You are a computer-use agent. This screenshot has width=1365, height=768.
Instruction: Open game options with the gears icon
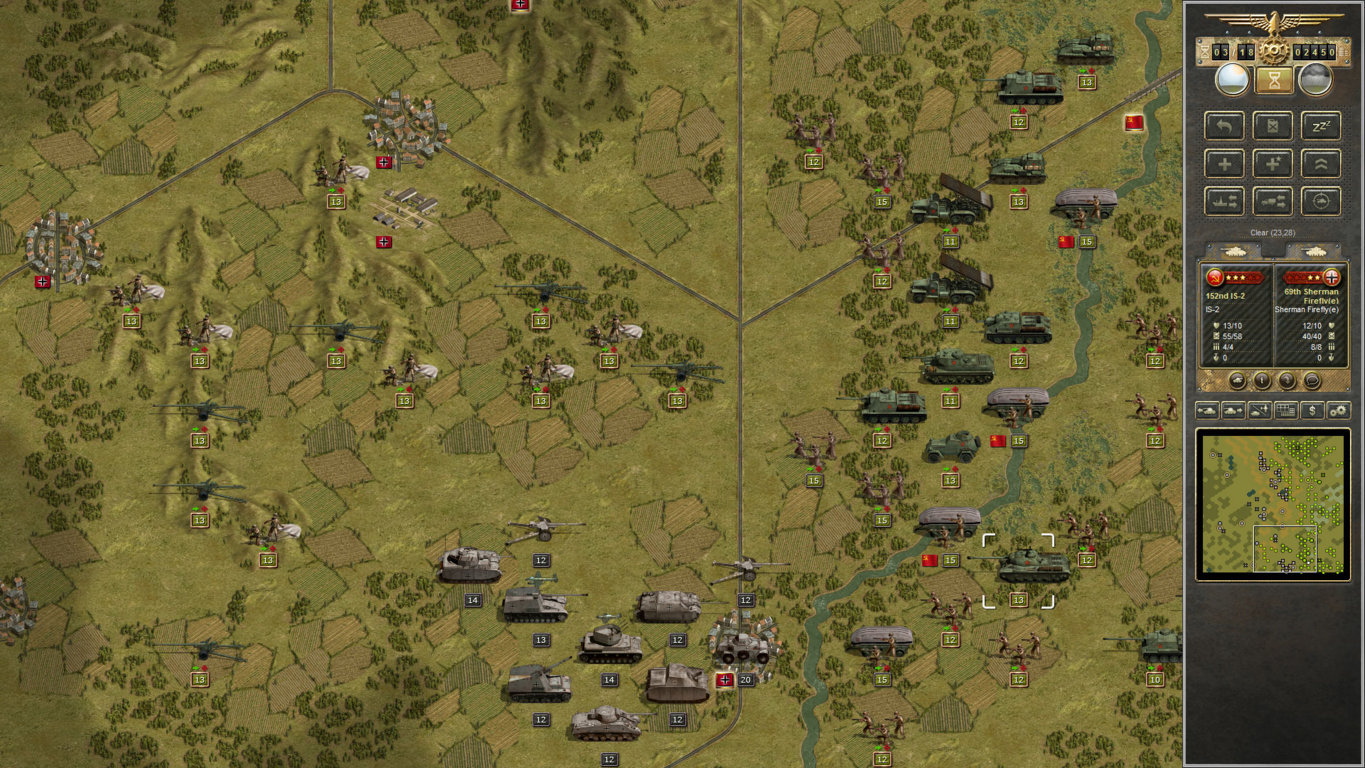tap(1339, 410)
